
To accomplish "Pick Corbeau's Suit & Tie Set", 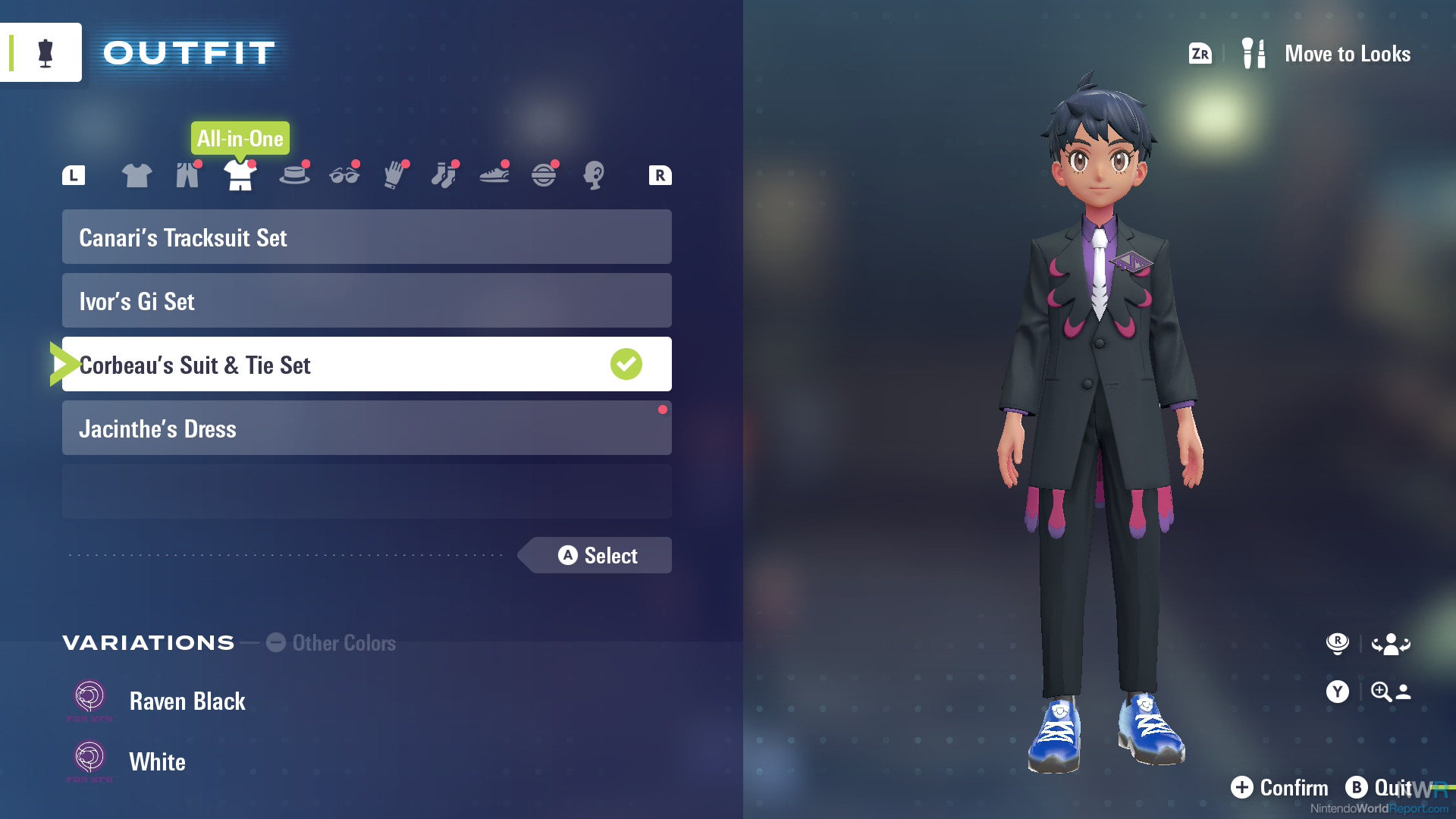I will pyautogui.click(x=366, y=365).
